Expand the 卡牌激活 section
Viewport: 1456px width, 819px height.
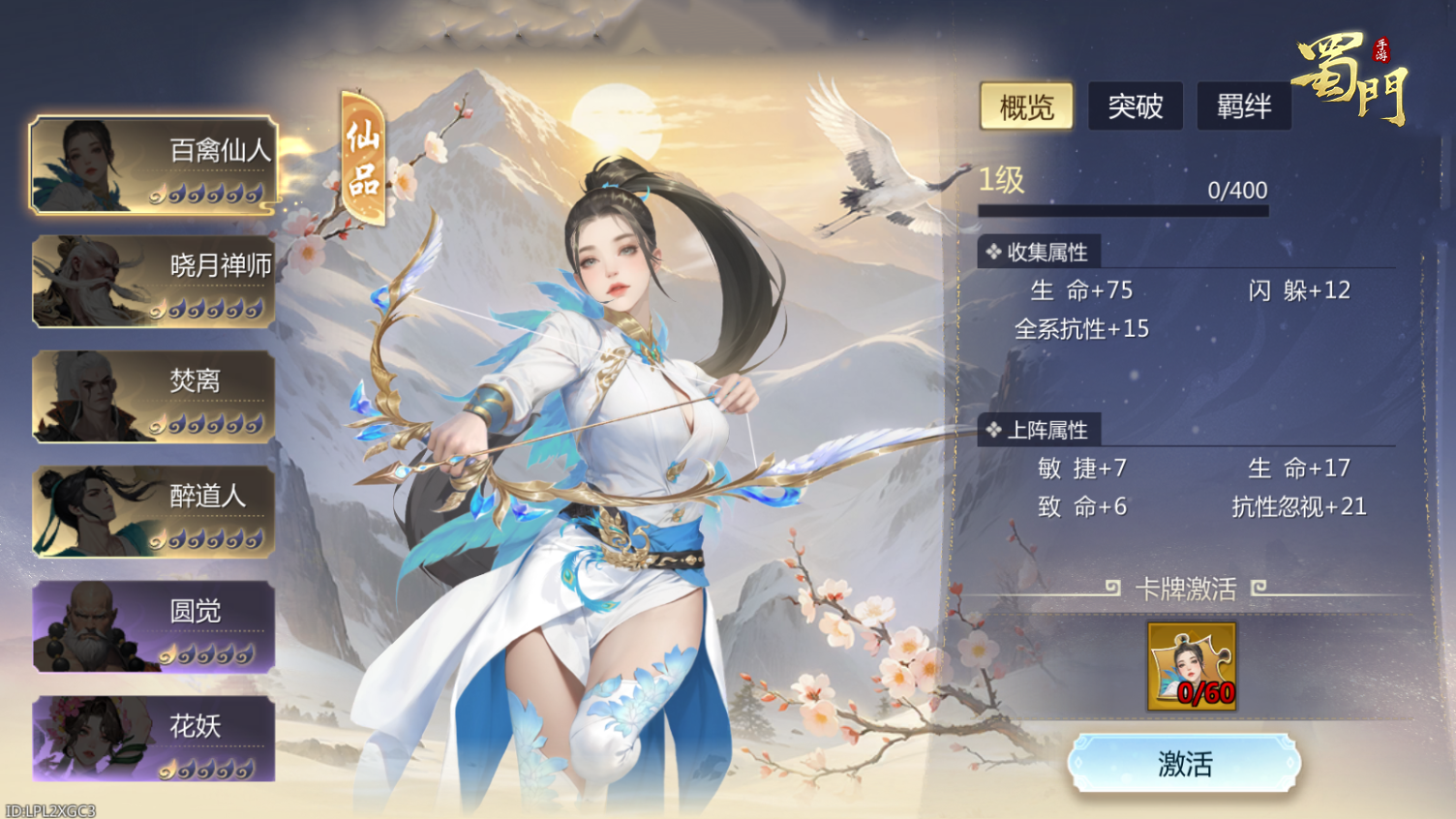1189,590
